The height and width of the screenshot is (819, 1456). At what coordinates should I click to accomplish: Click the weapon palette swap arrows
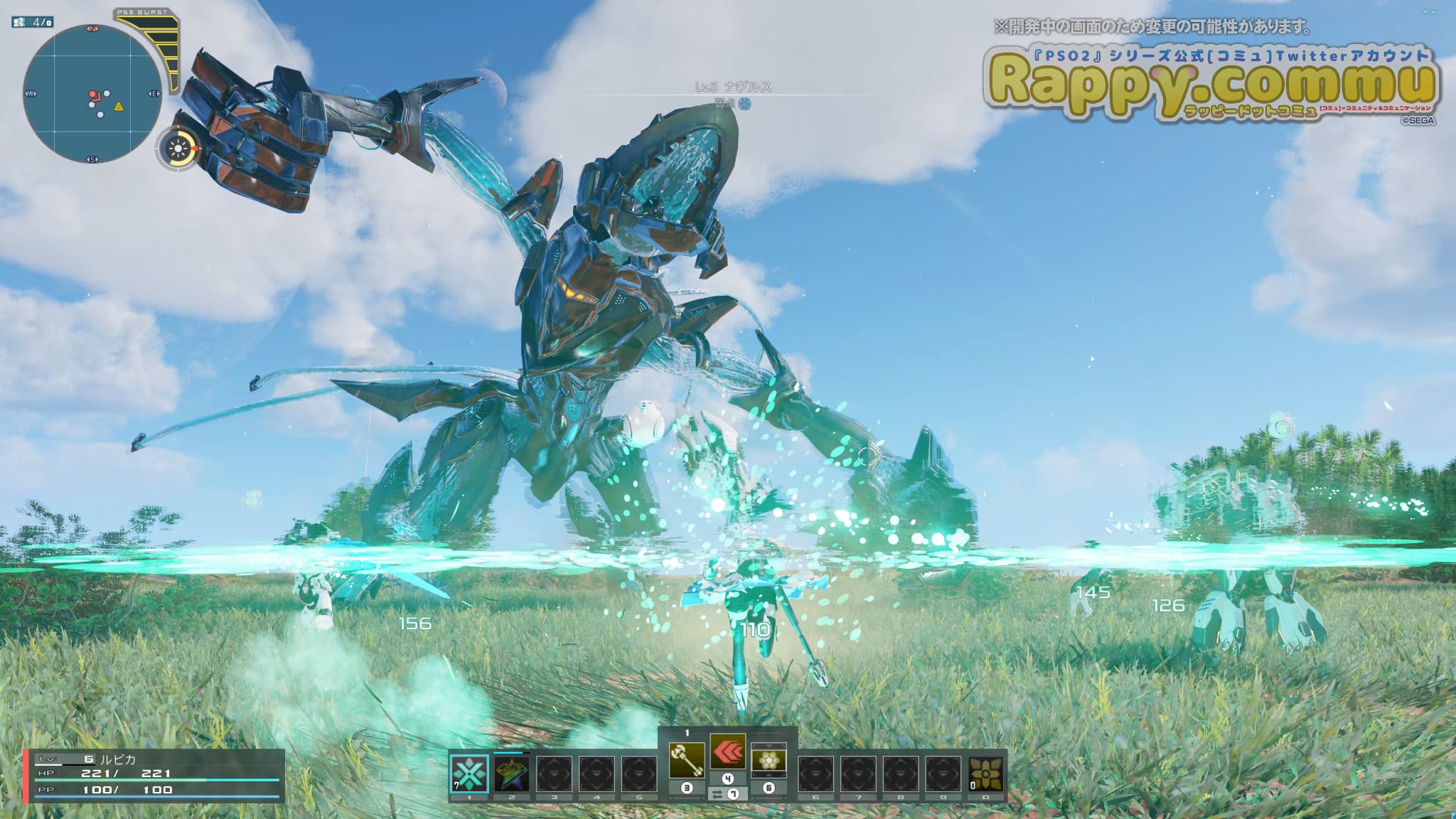(x=717, y=794)
